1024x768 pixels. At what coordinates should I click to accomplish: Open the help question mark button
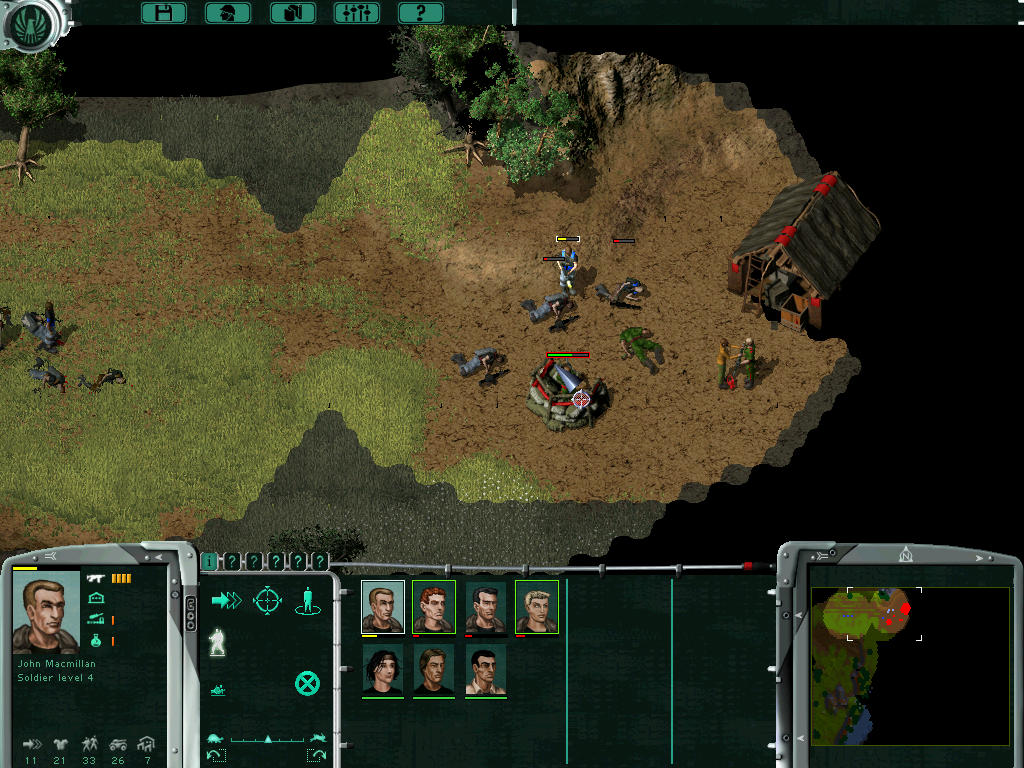tap(421, 13)
